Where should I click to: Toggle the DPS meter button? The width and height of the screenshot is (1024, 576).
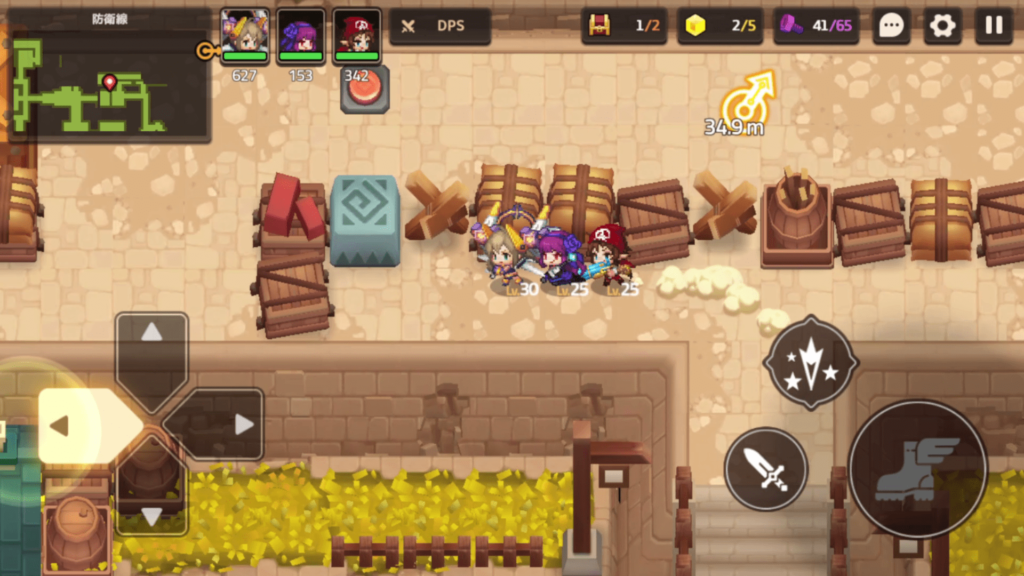[440, 26]
